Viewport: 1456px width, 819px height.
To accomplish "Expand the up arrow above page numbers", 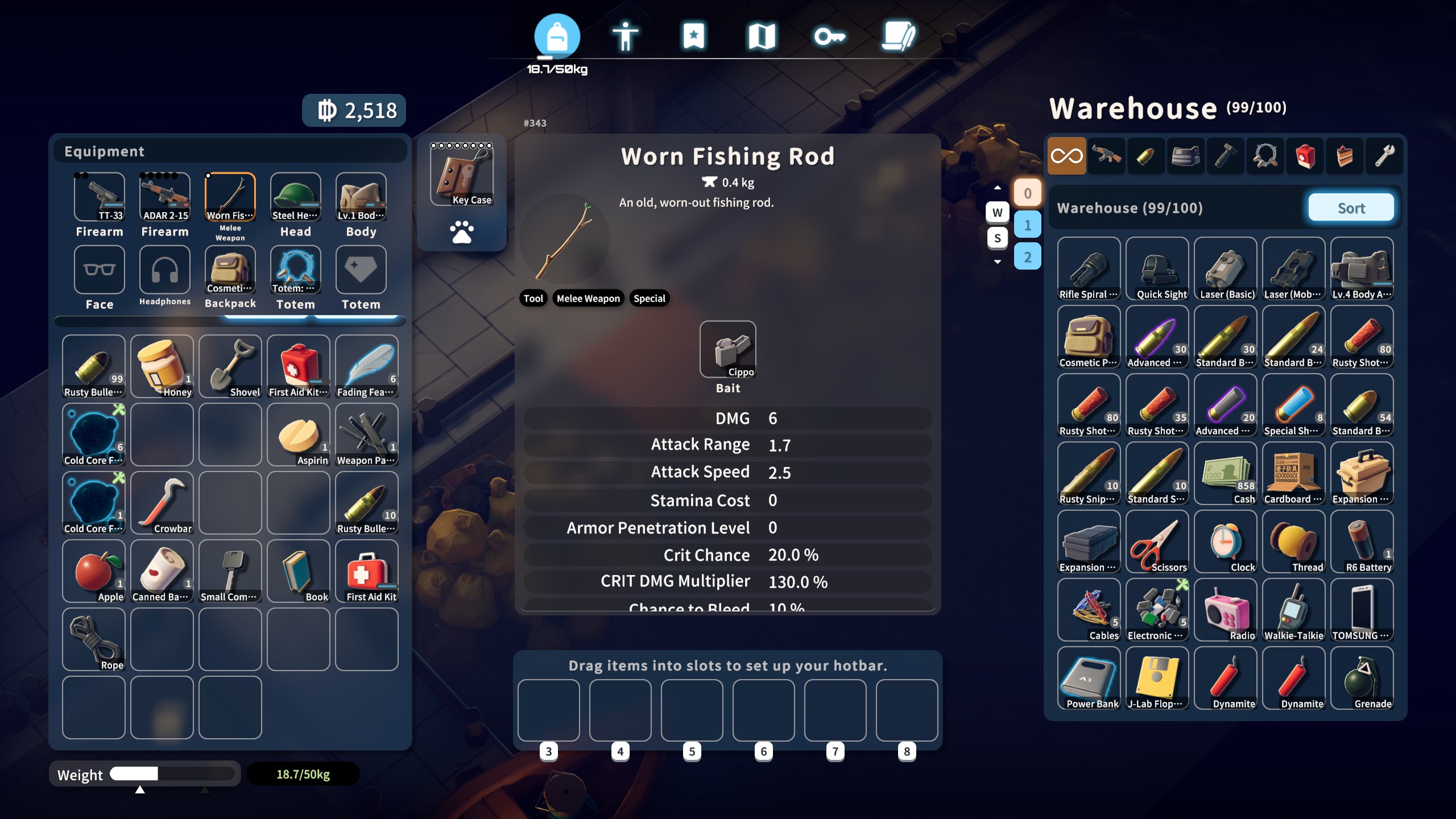I will click(x=999, y=188).
